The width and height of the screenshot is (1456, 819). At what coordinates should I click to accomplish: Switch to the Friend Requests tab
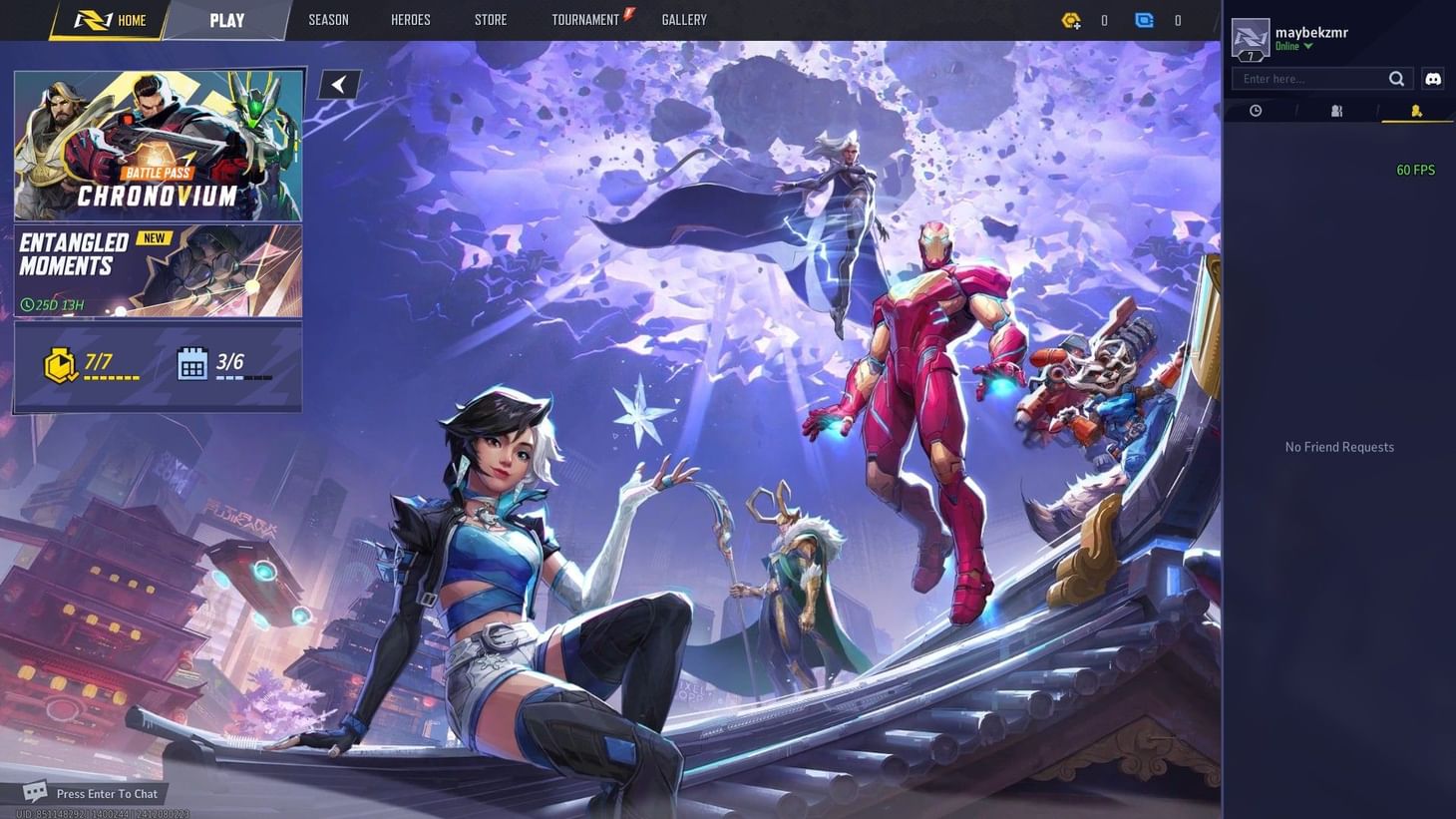[1417, 111]
